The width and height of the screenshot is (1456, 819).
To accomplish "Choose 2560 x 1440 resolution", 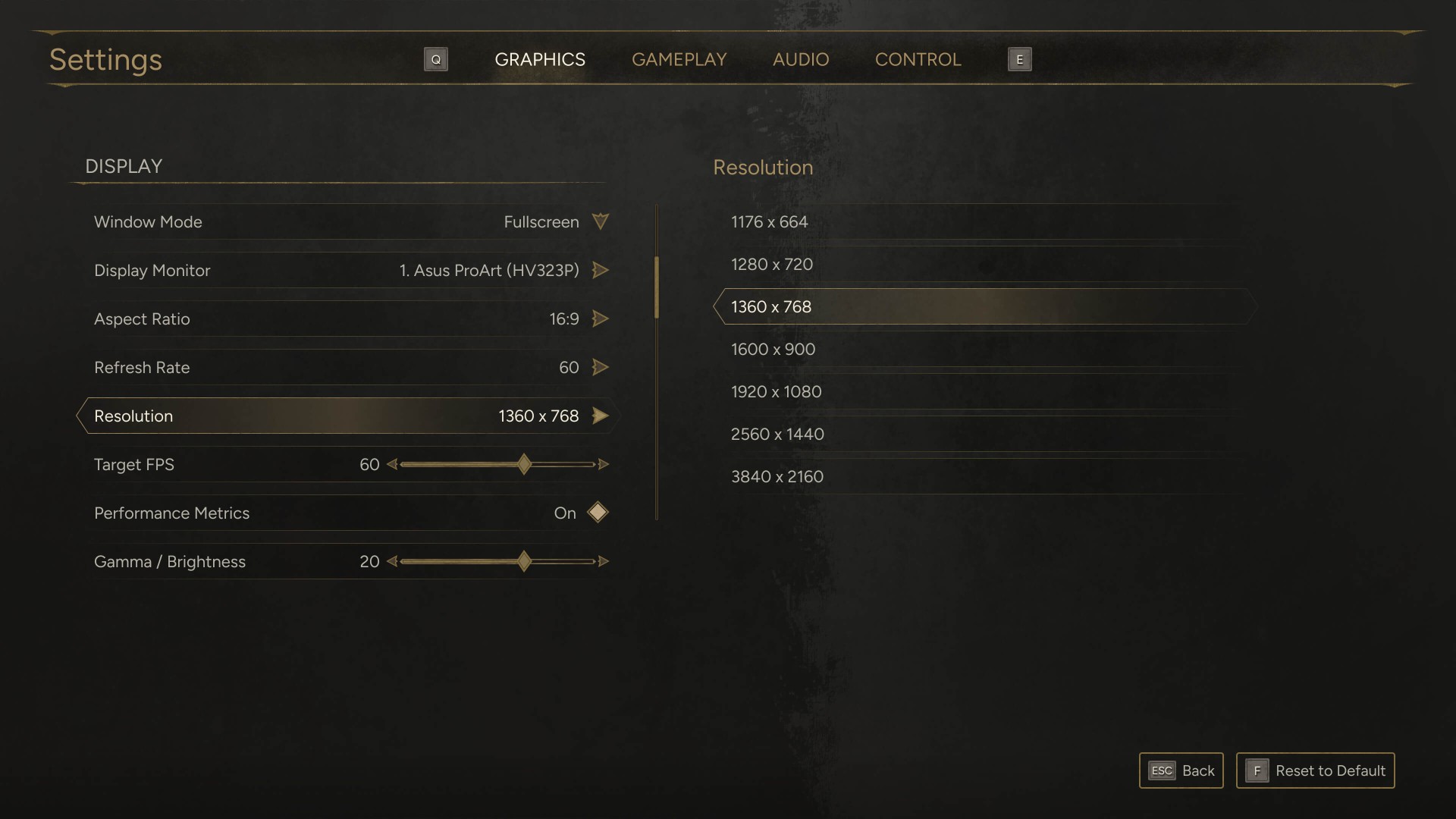I will pyautogui.click(x=777, y=434).
